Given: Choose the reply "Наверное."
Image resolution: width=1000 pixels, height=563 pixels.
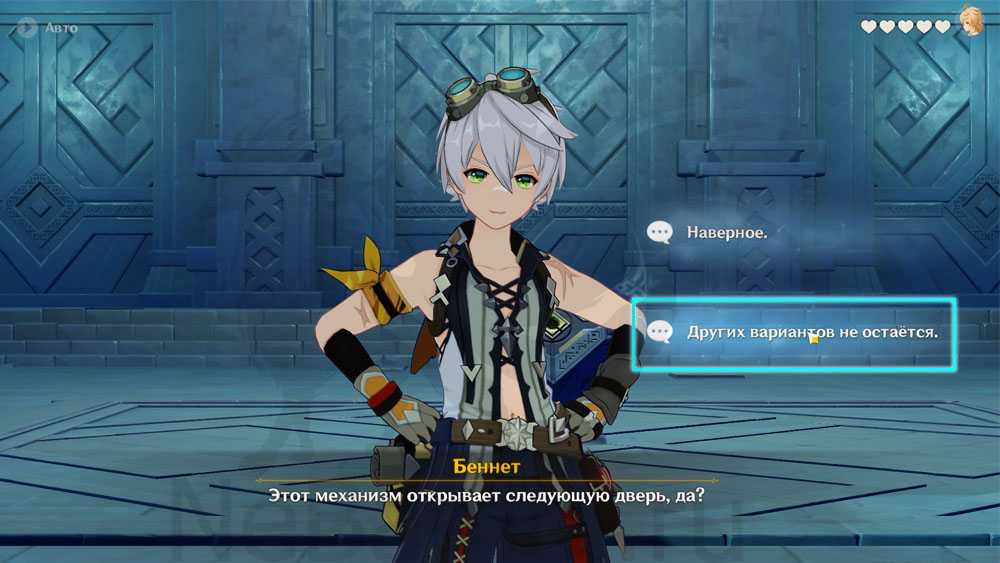Looking at the screenshot, I should 726,233.
